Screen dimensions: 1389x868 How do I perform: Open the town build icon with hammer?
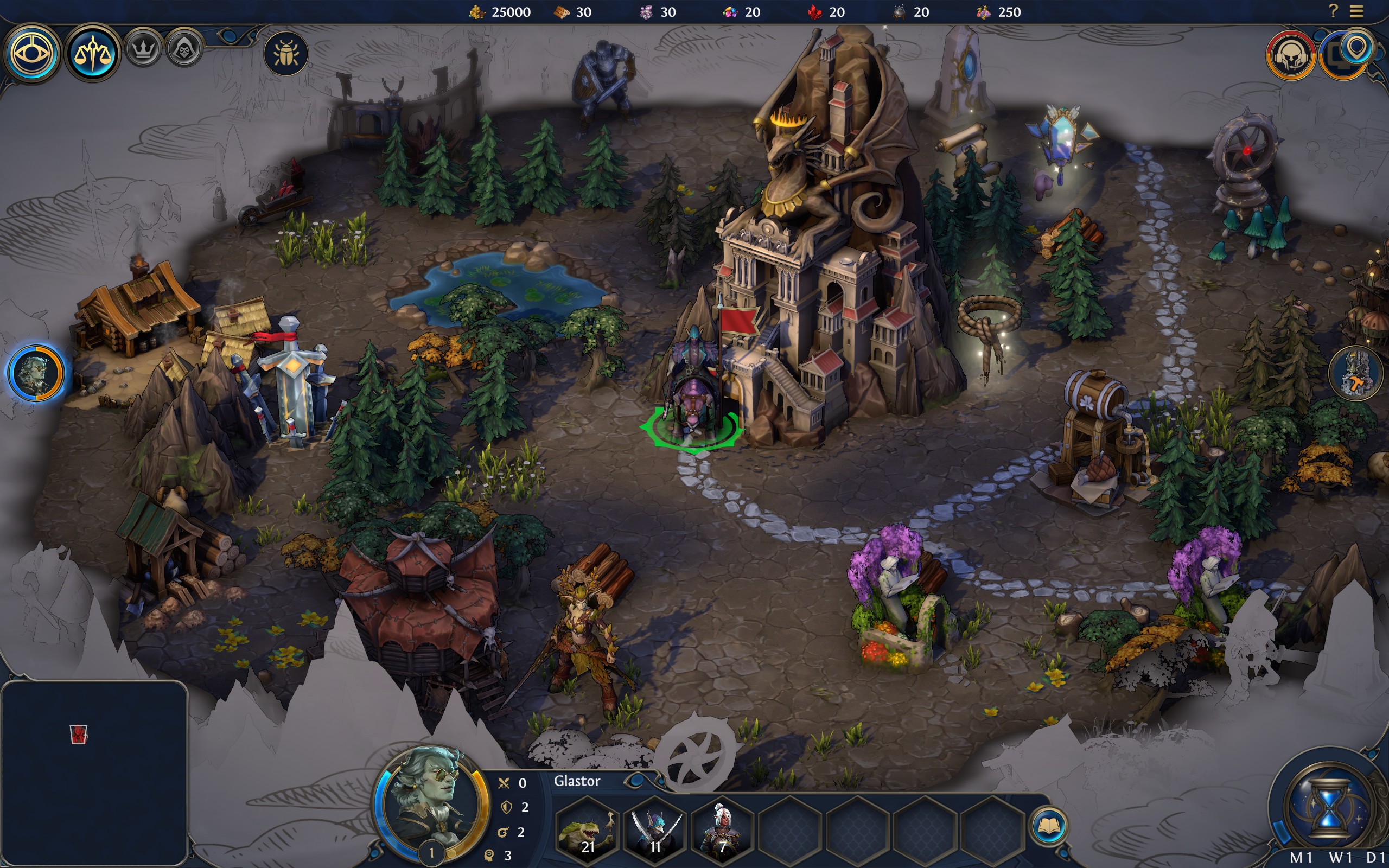coord(1357,373)
